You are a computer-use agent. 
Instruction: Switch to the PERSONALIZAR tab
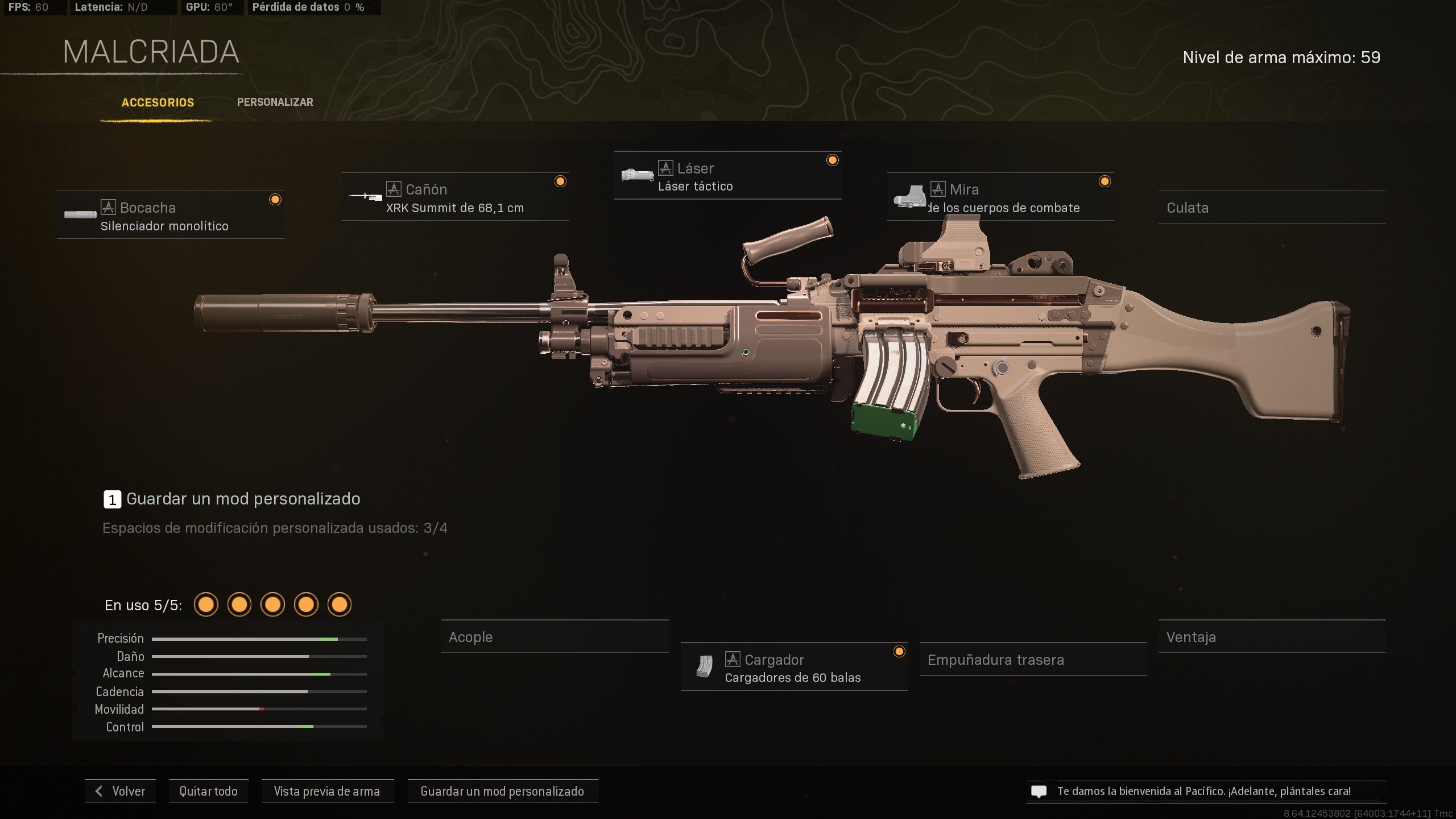tap(275, 102)
